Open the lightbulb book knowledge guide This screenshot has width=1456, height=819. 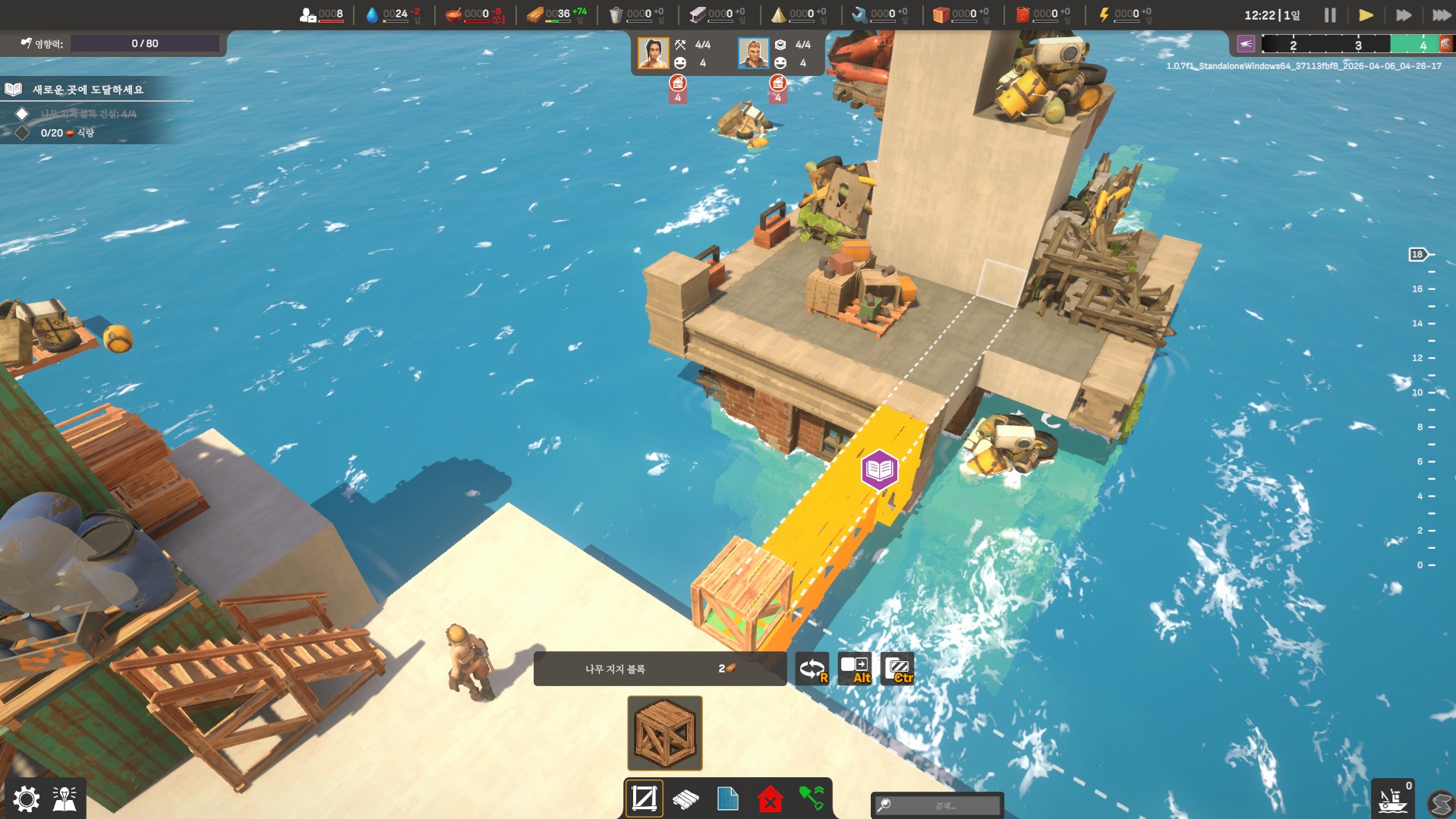tap(65, 799)
